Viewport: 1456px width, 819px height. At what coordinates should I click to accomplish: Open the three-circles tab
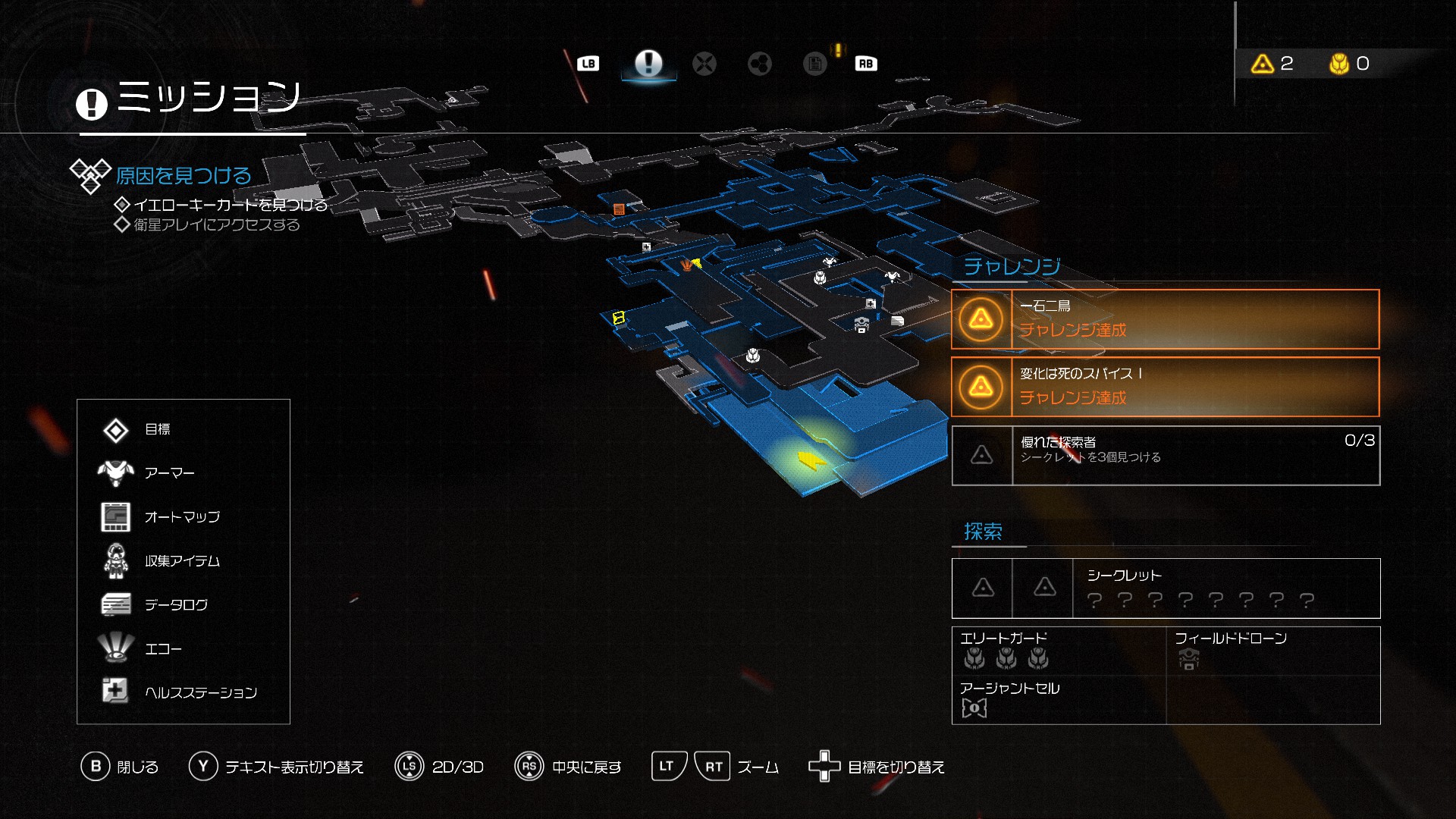(759, 64)
